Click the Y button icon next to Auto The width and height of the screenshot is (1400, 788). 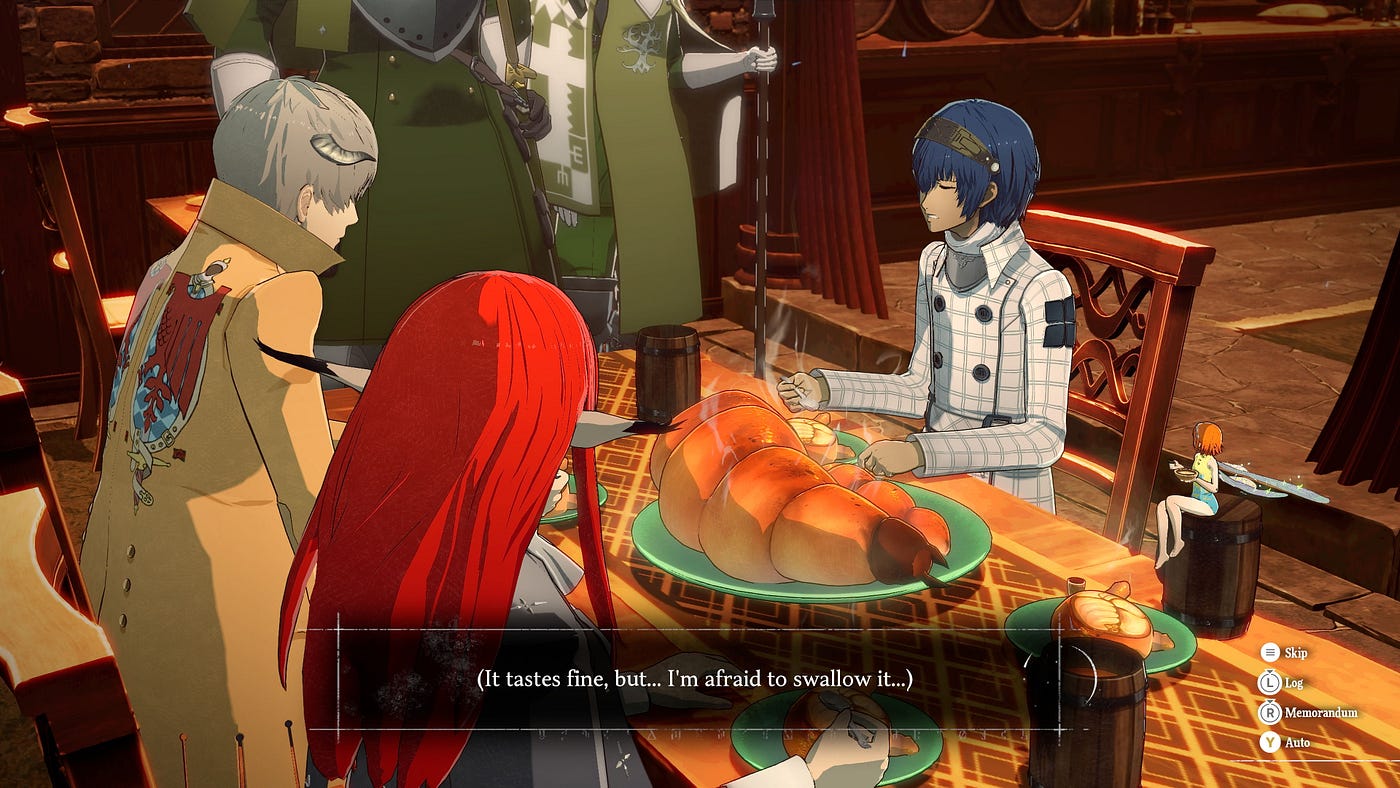point(1270,742)
